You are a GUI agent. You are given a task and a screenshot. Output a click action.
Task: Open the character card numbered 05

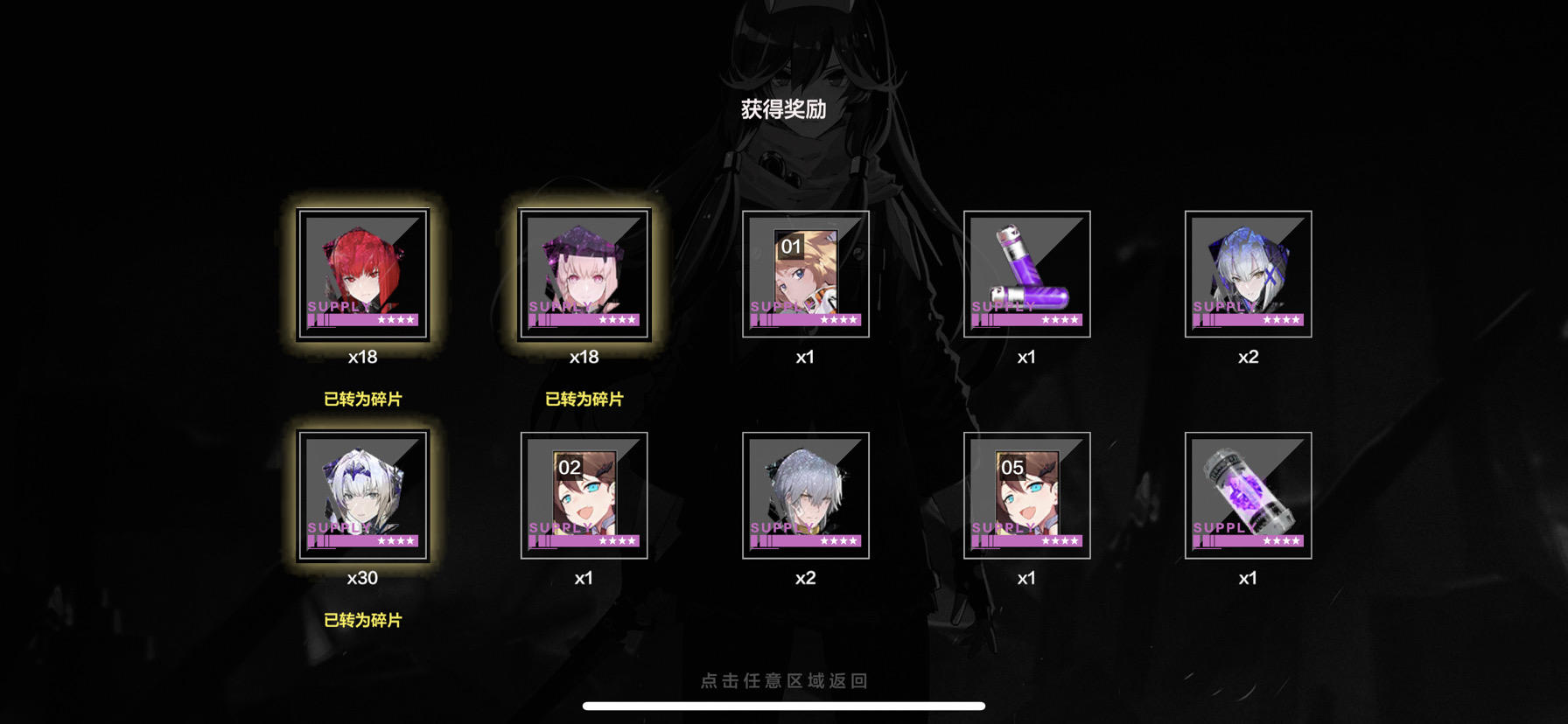coord(1027,496)
